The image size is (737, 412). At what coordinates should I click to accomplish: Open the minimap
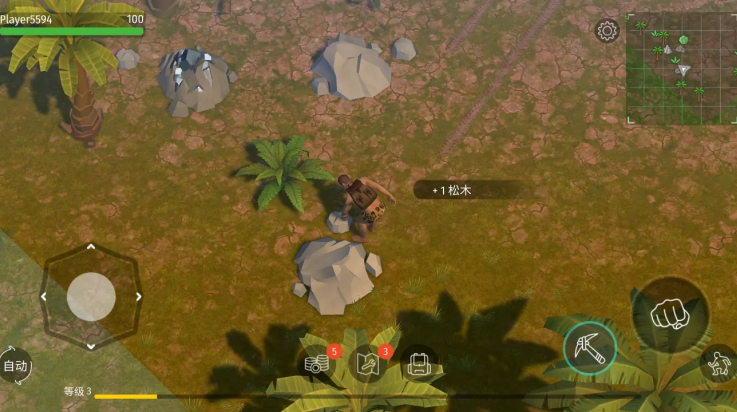point(680,67)
